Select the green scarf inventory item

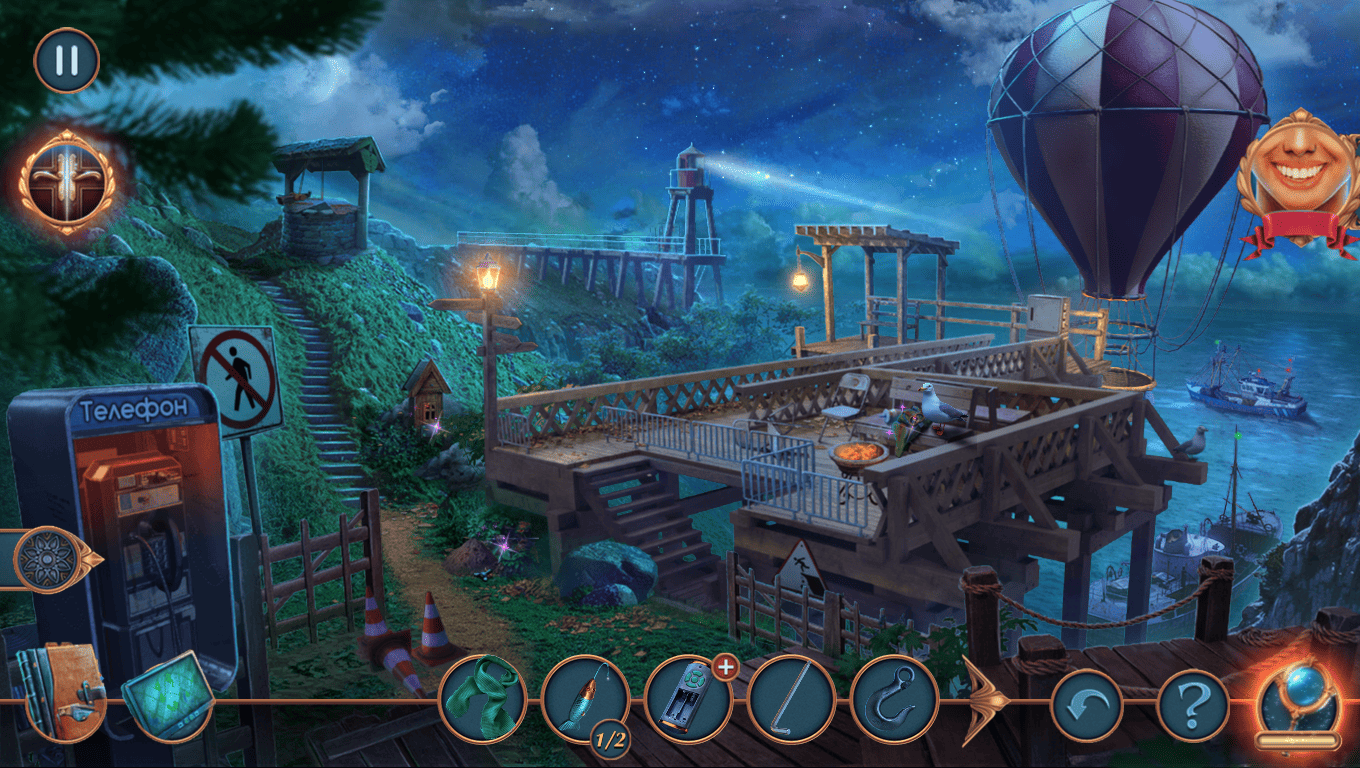[482, 699]
